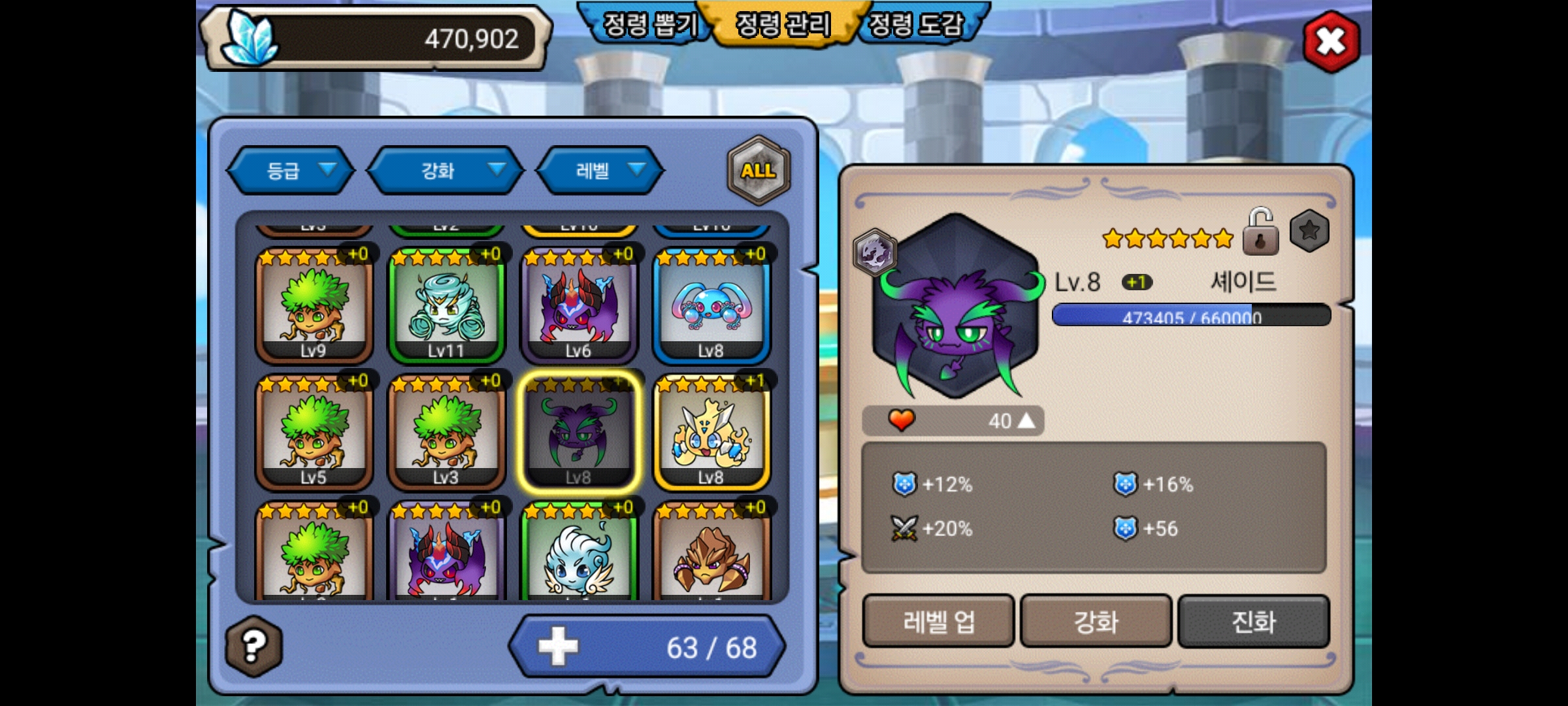Switch to the 정령 뽑기 tab

(649, 25)
